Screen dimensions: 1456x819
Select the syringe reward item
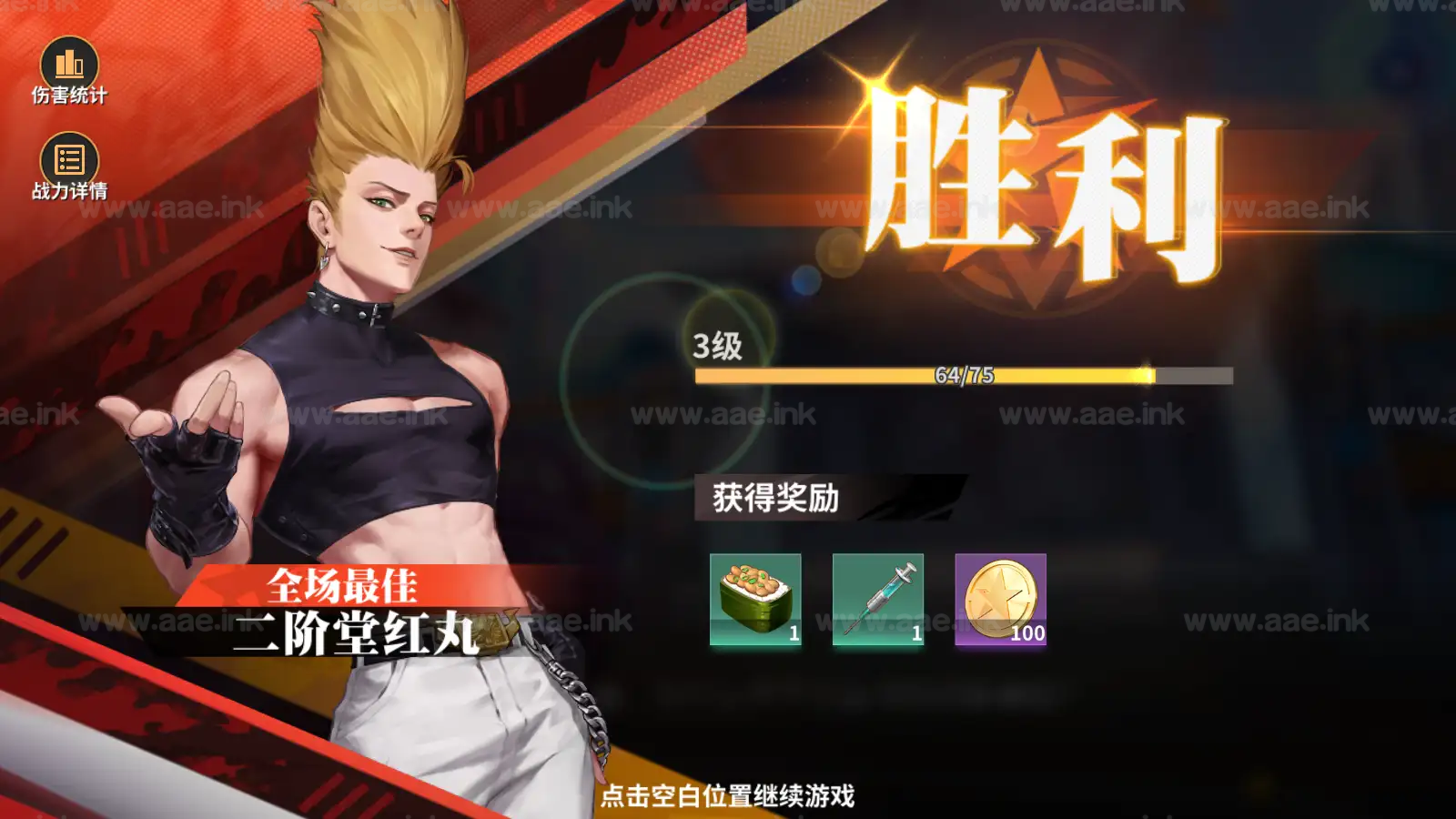pos(875,601)
